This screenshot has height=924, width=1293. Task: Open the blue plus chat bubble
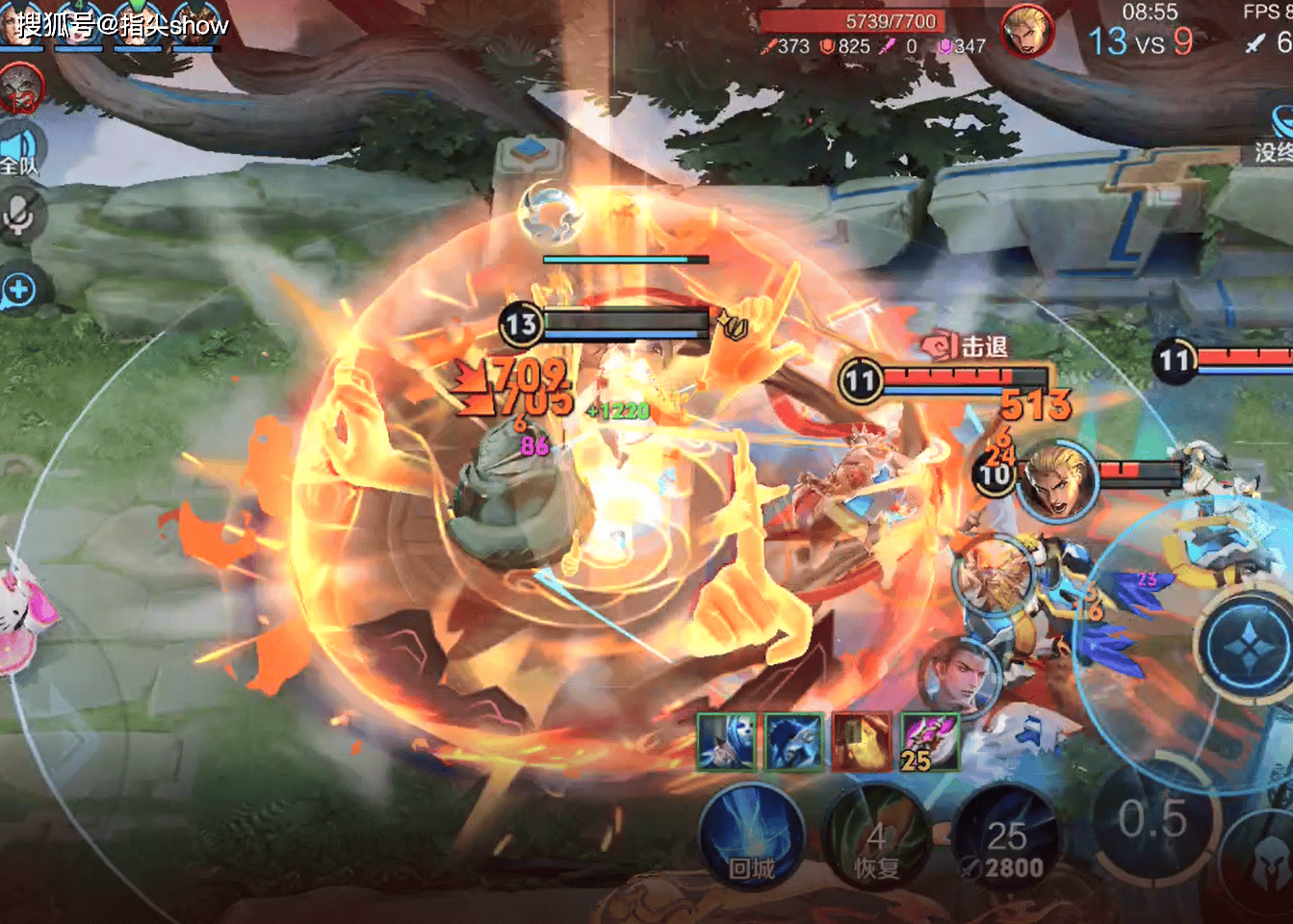pyautogui.click(x=19, y=290)
